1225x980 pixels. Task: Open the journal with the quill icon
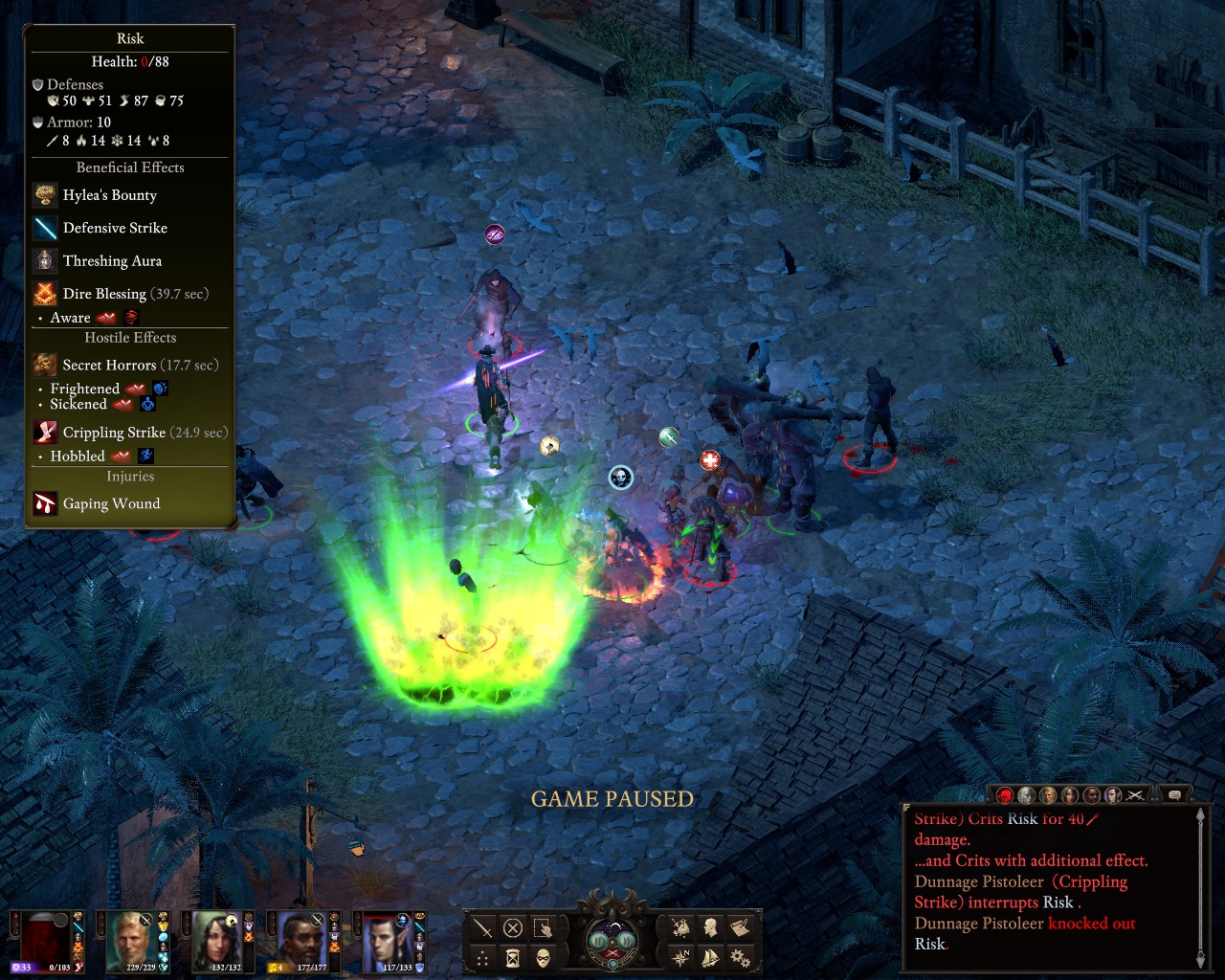tap(740, 927)
